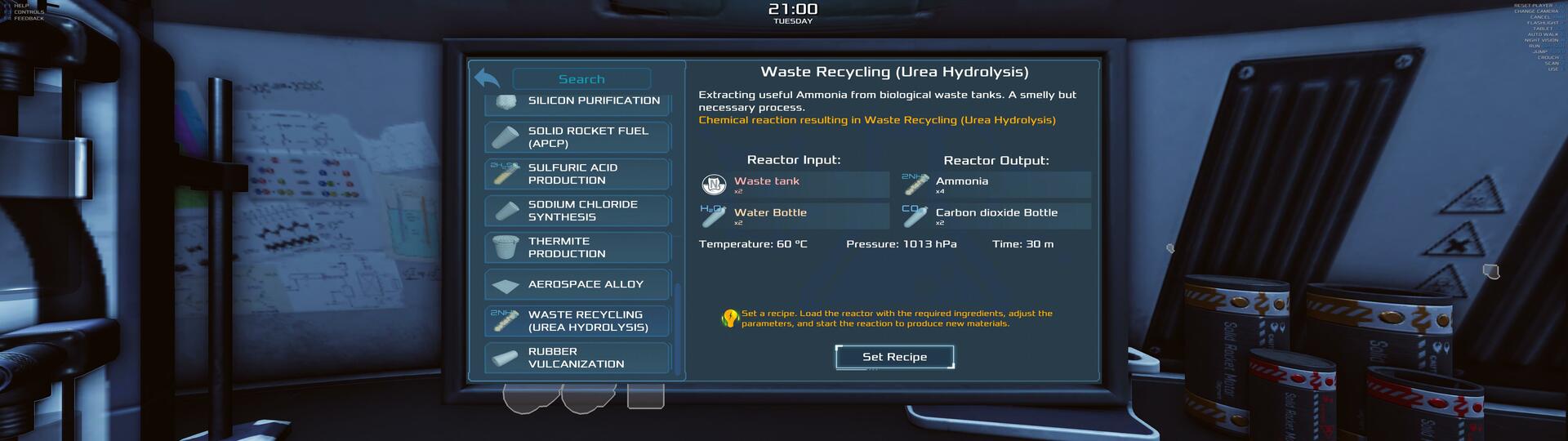This screenshot has height=441, width=1568.
Task: Open the chemical reaction info link
Action: tap(876, 120)
